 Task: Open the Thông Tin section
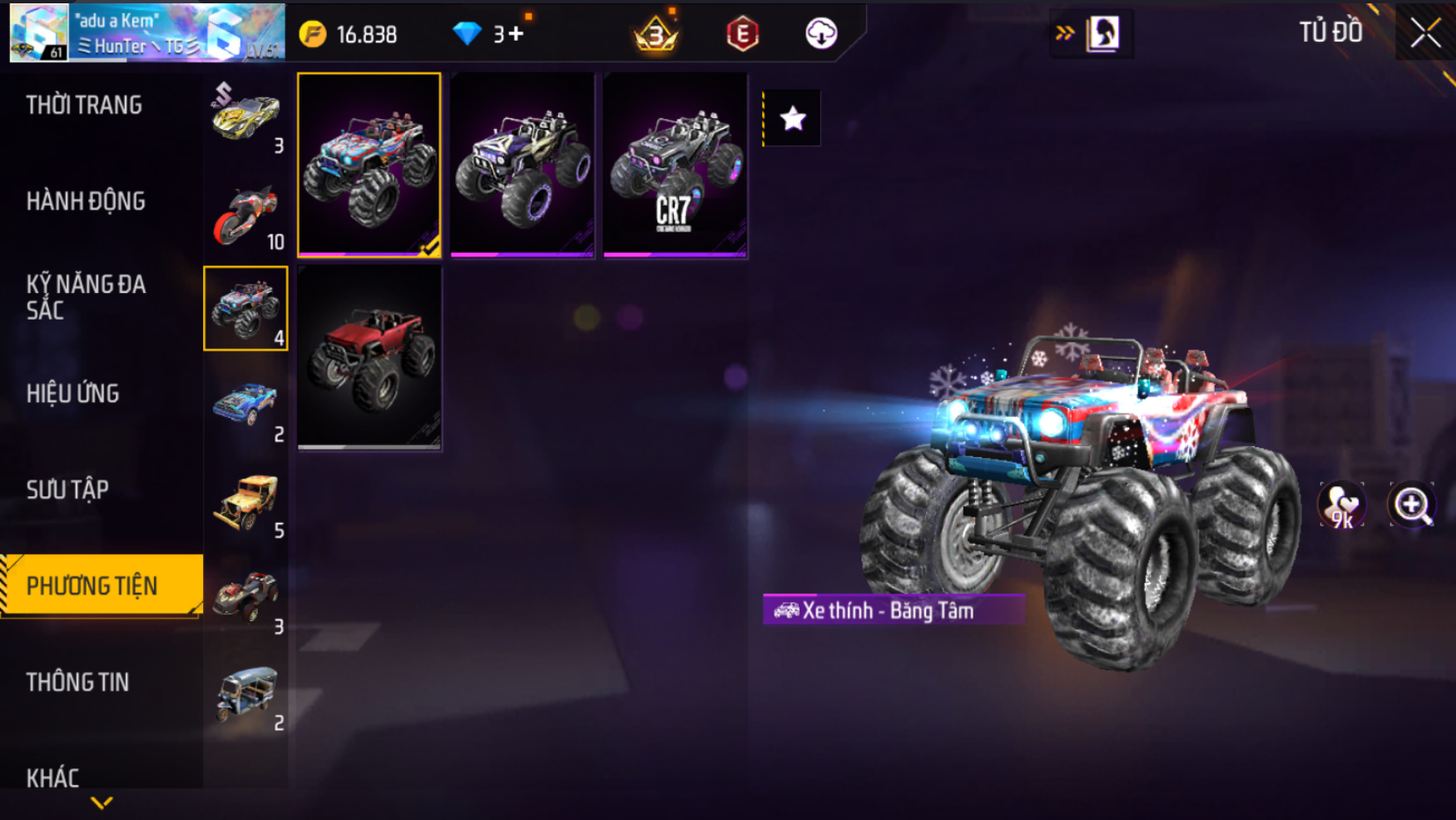pos(77,682)
